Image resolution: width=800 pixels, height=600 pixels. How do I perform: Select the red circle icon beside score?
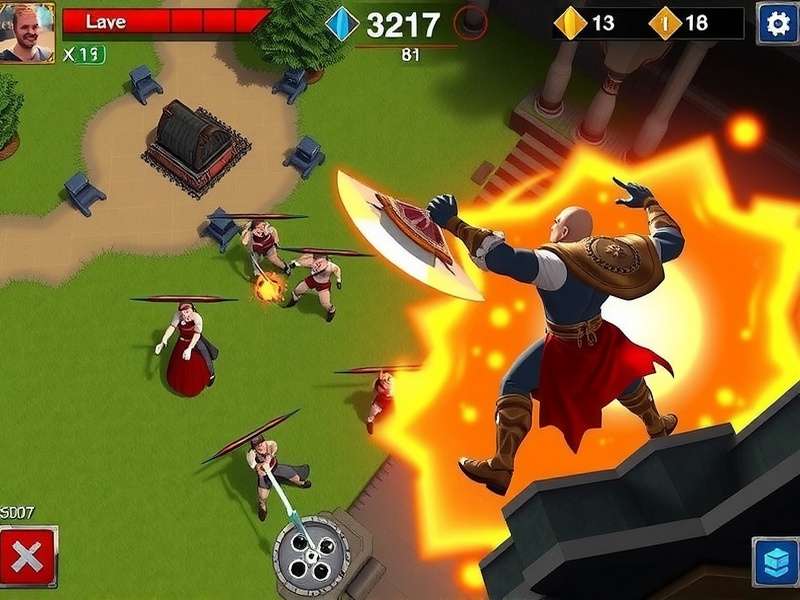coord(470,23)
